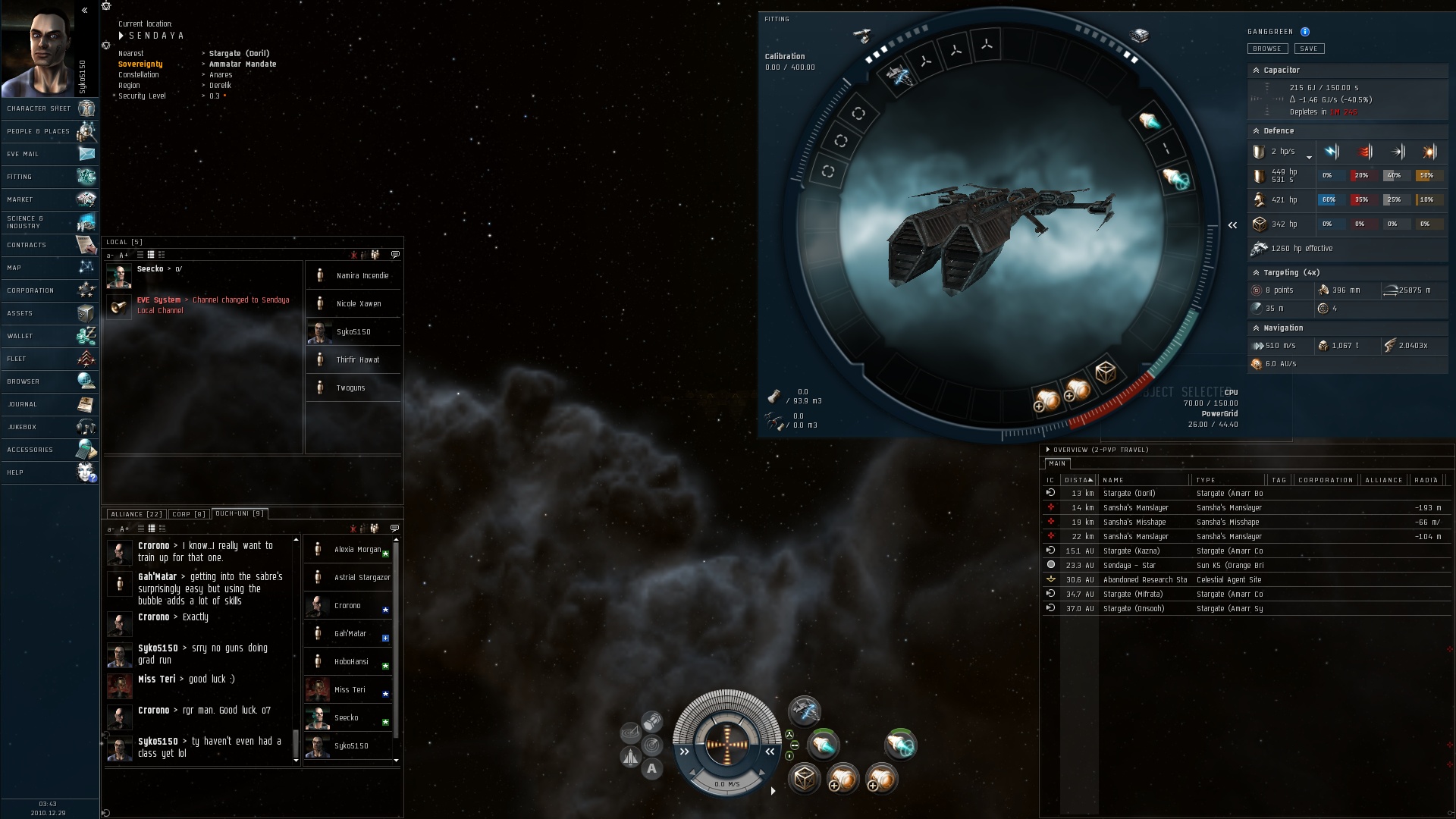
Task: Collapse the Navigation stats section
Action: click(1256, 328)
